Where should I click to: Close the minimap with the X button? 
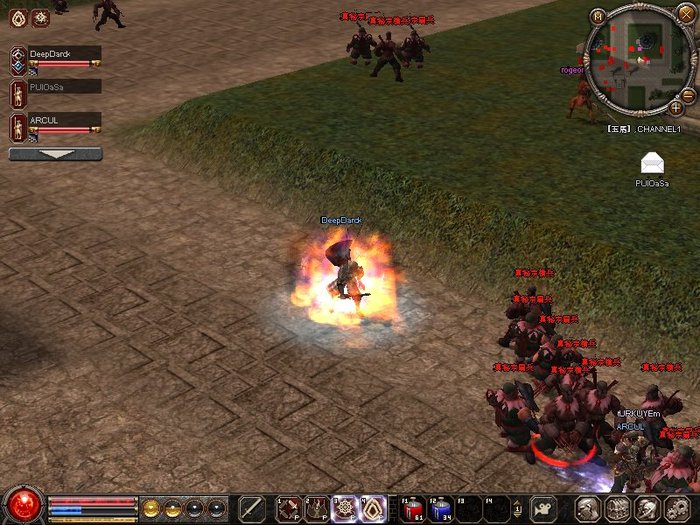coord(684,13)
